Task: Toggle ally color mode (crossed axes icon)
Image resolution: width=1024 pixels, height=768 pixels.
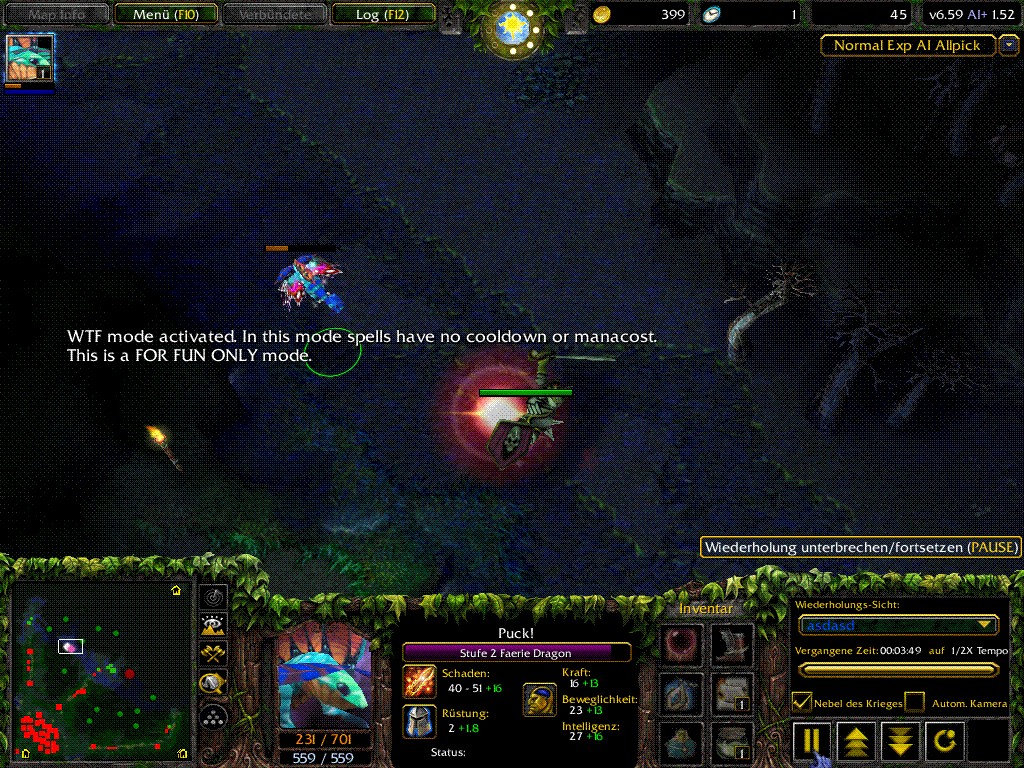Action: pyautogui.click(x=212, y=655)
